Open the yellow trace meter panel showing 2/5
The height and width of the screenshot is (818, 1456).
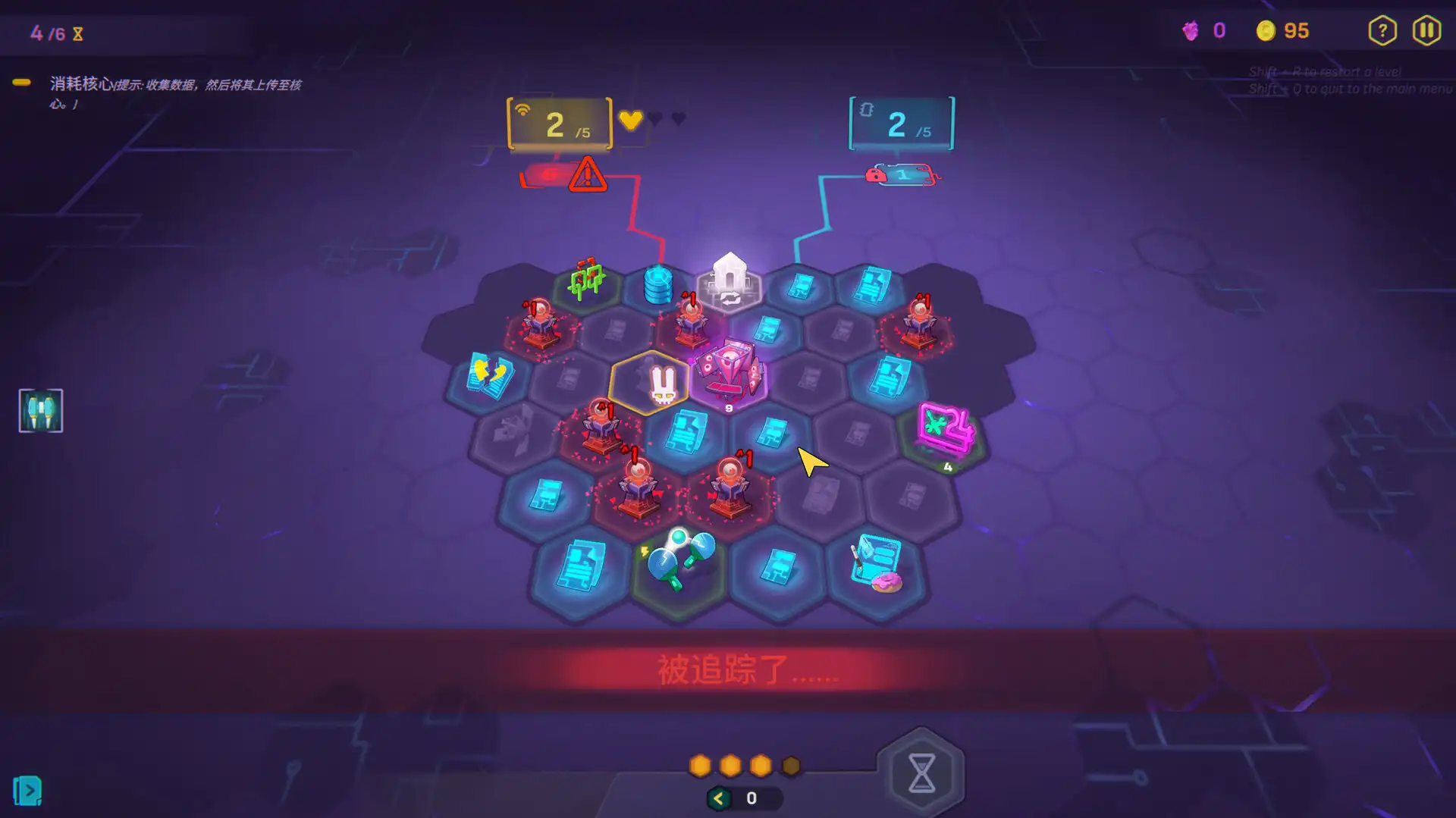pyautogui.click(x=559, y=124)
